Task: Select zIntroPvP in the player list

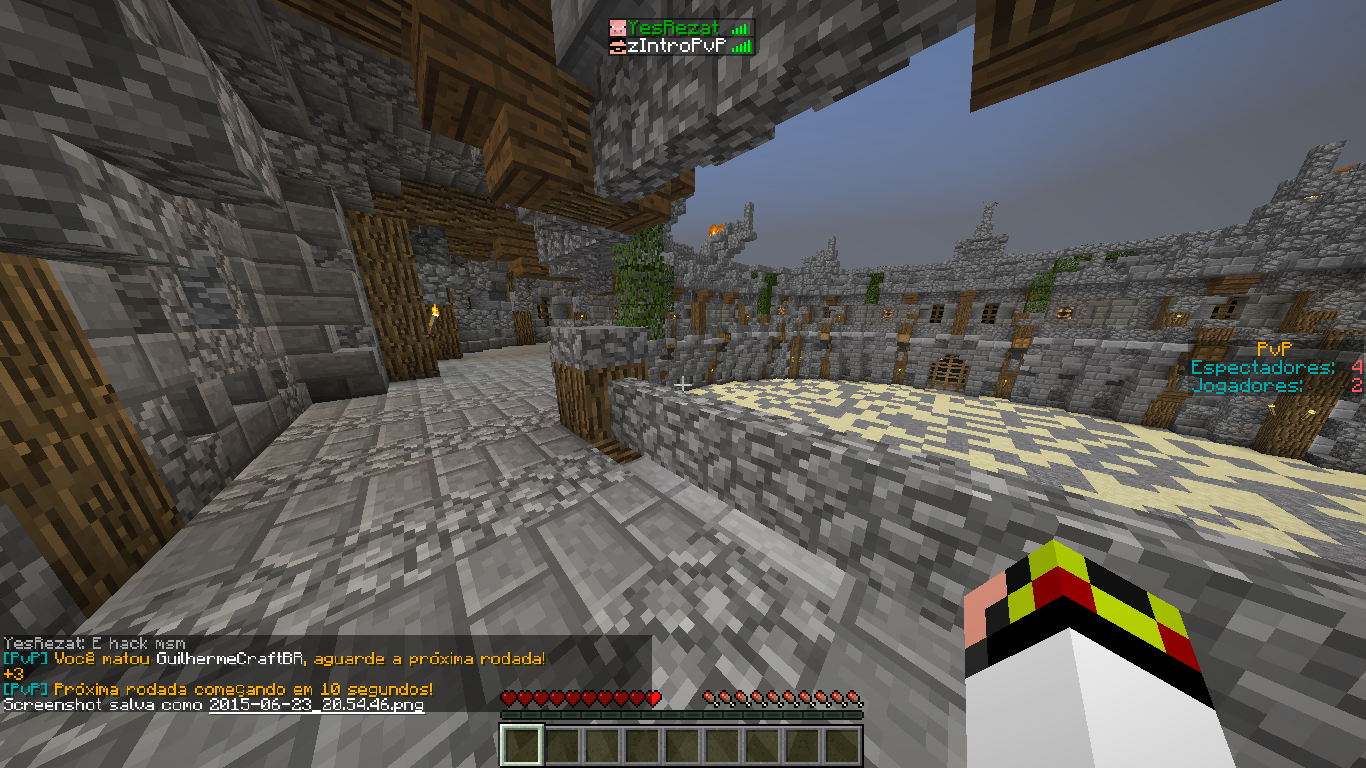Action: point(674,46)
